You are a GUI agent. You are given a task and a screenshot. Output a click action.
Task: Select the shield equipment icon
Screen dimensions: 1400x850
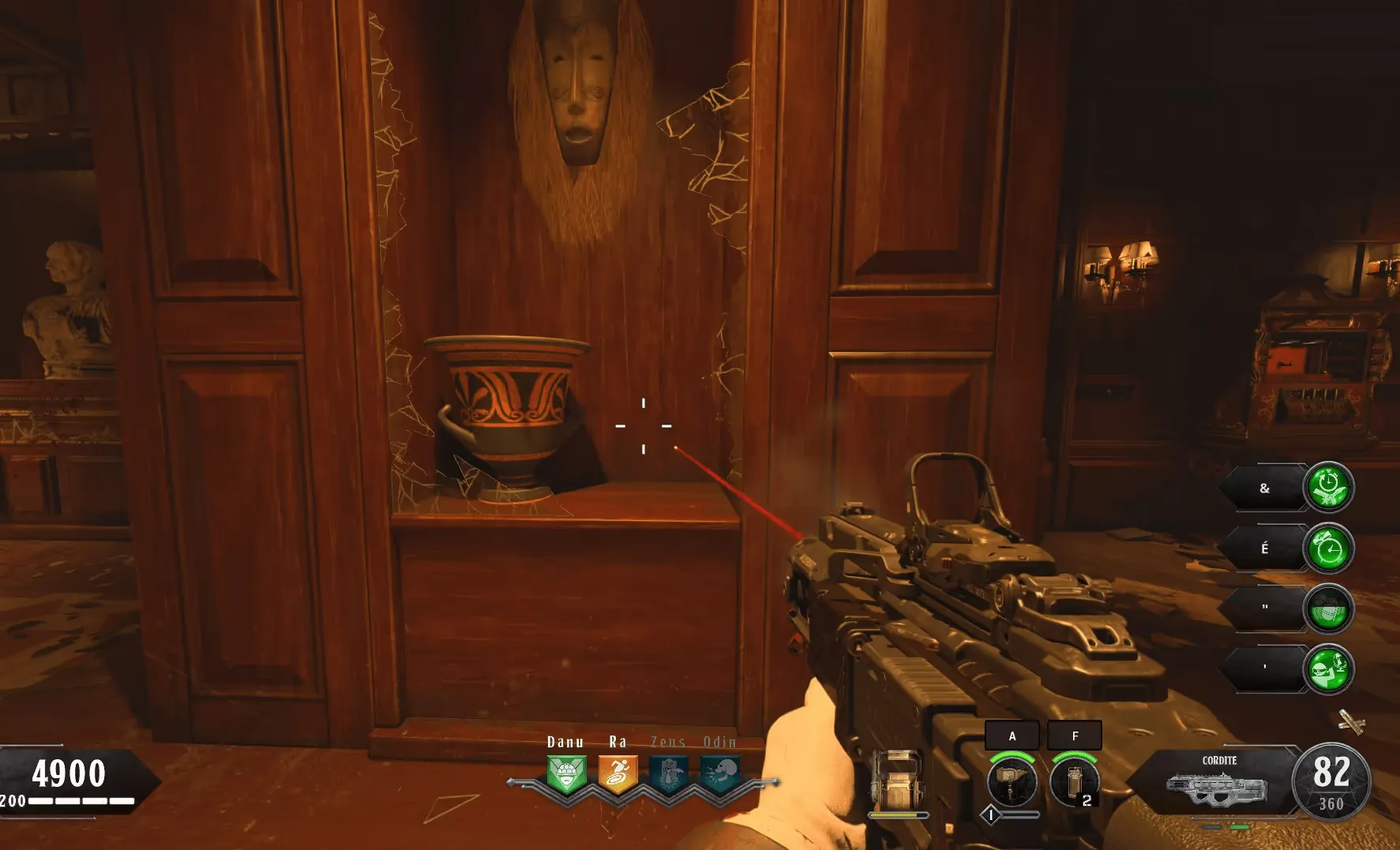[x=898, y=780]
